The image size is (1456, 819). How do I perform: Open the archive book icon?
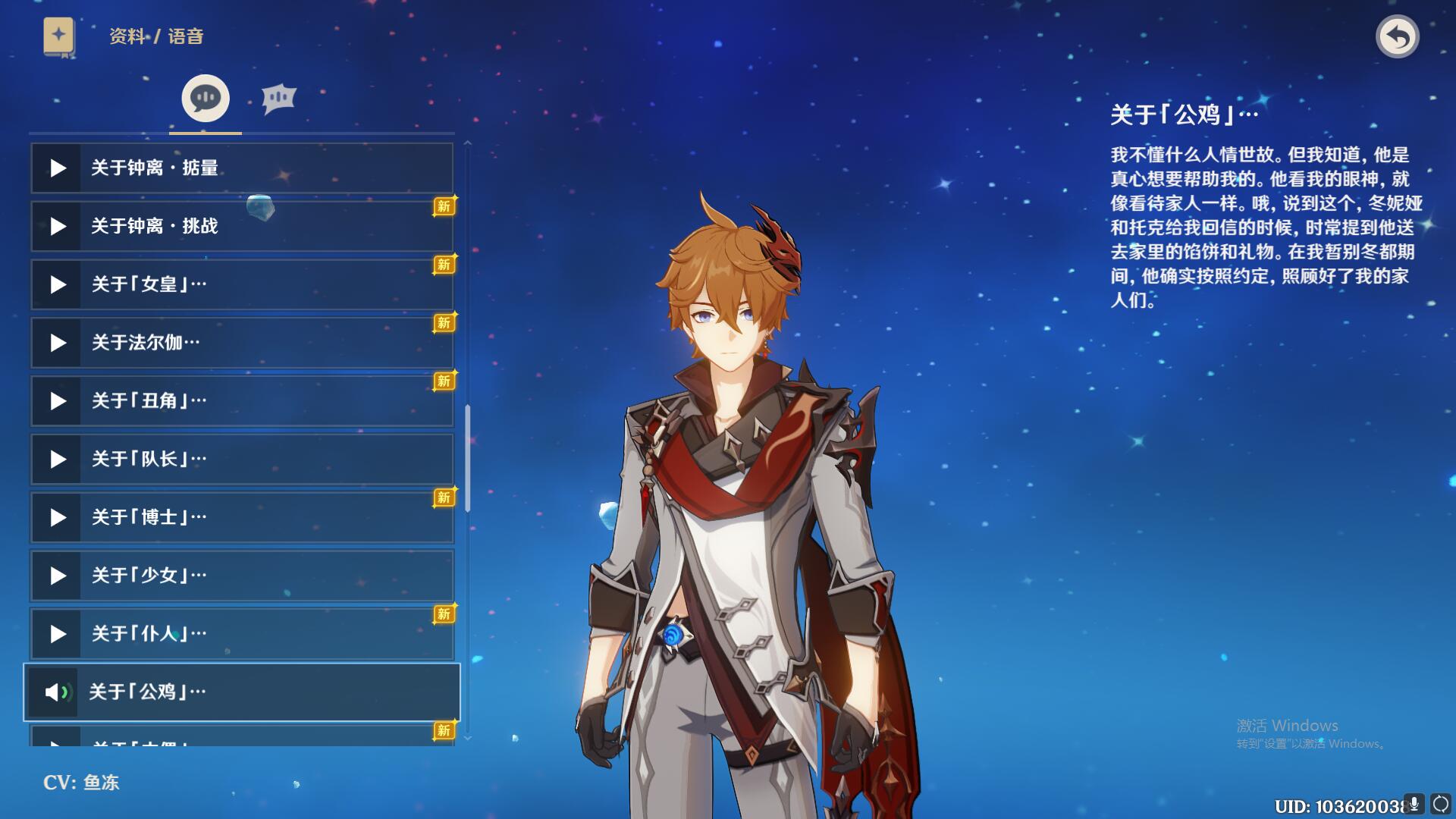(x=58, y=36)
